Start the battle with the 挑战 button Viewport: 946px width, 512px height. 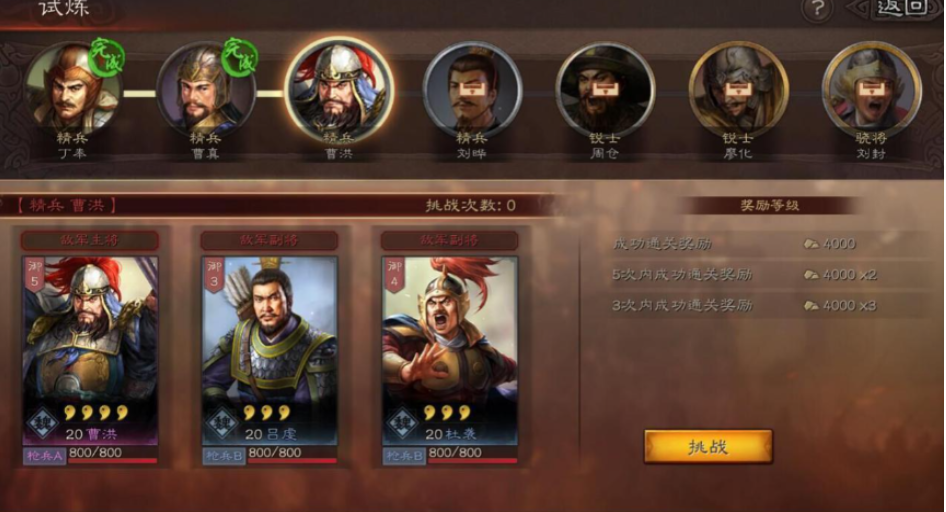708,446
